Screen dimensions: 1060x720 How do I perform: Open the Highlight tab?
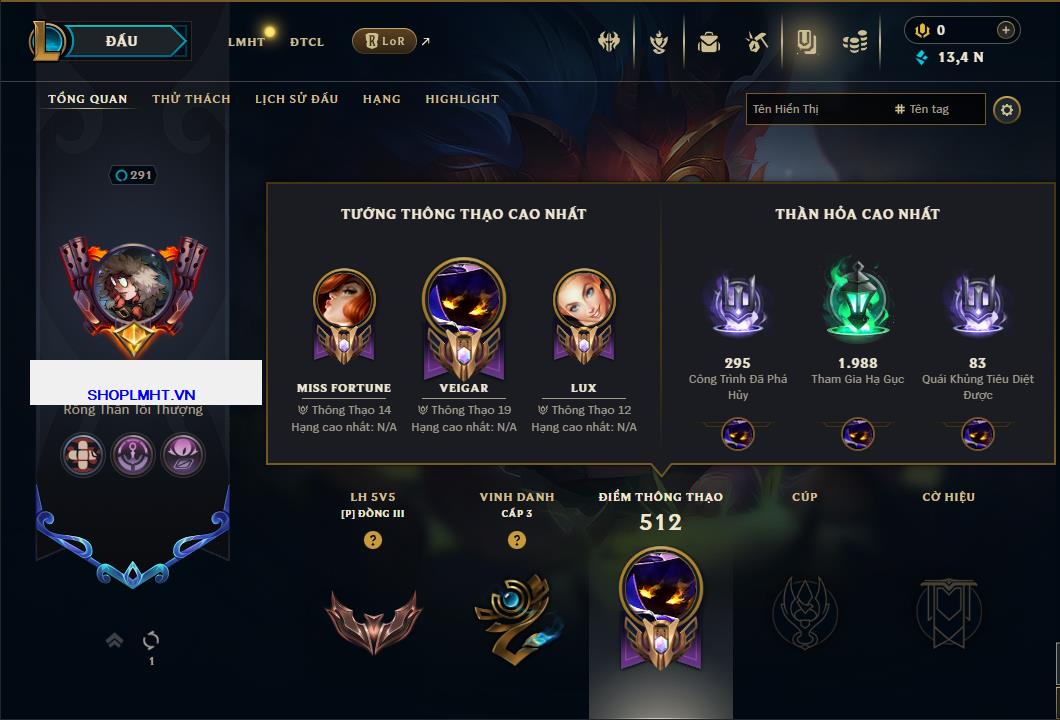462,99
